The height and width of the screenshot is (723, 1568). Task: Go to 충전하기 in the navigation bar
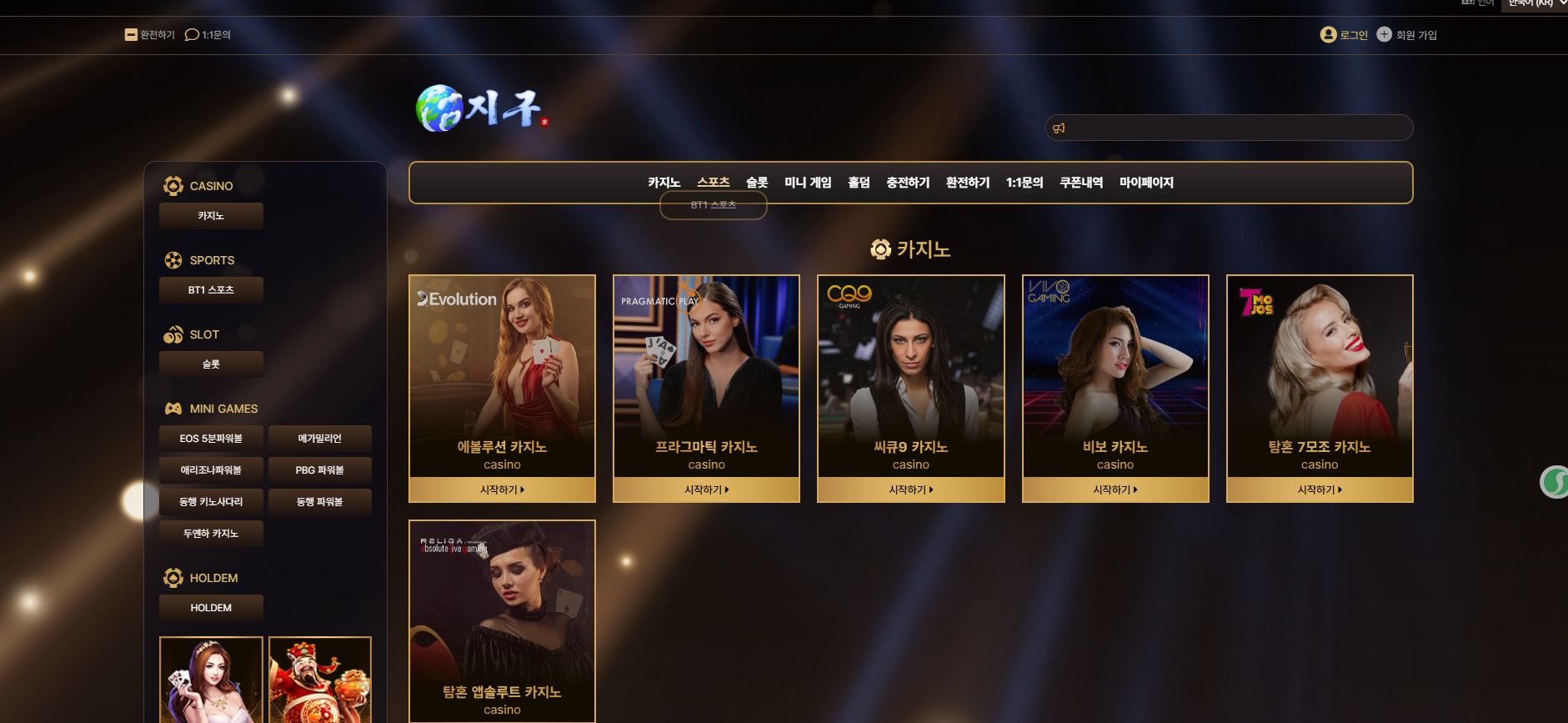[x=908, y=183]
